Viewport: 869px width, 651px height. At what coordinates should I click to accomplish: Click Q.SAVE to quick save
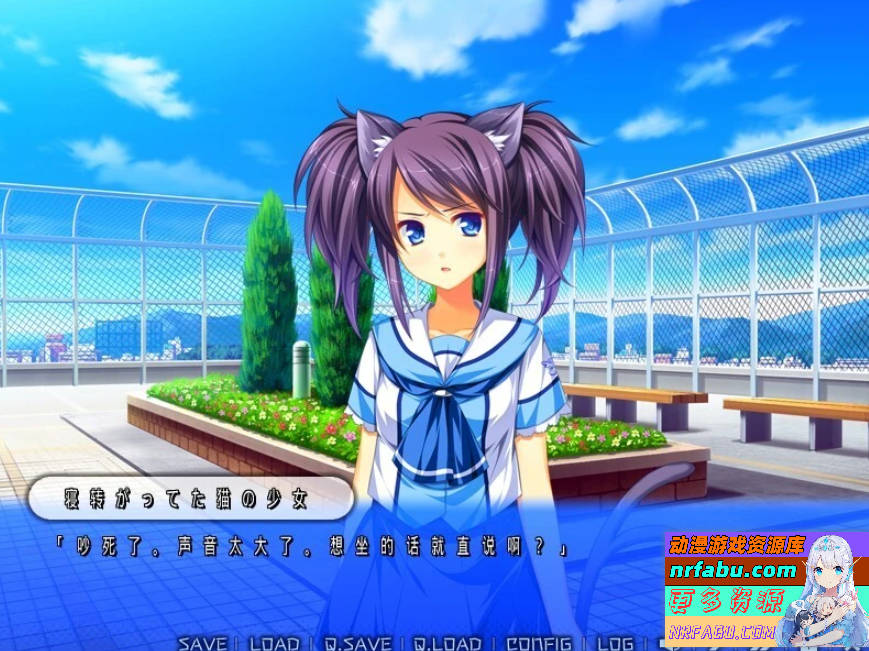click(x=356, y=643)
